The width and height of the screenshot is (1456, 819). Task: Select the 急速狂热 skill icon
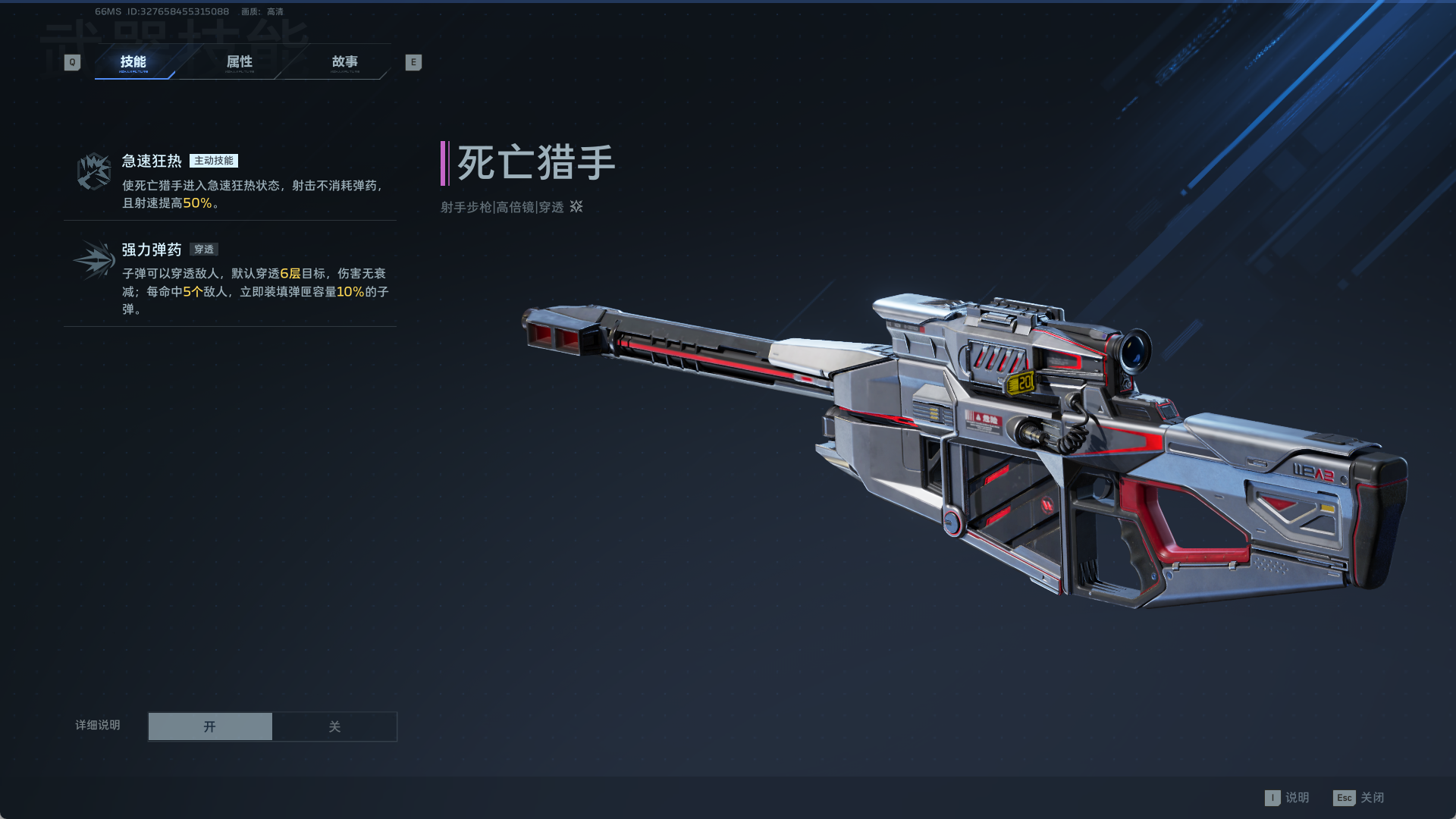click(93, 170)
